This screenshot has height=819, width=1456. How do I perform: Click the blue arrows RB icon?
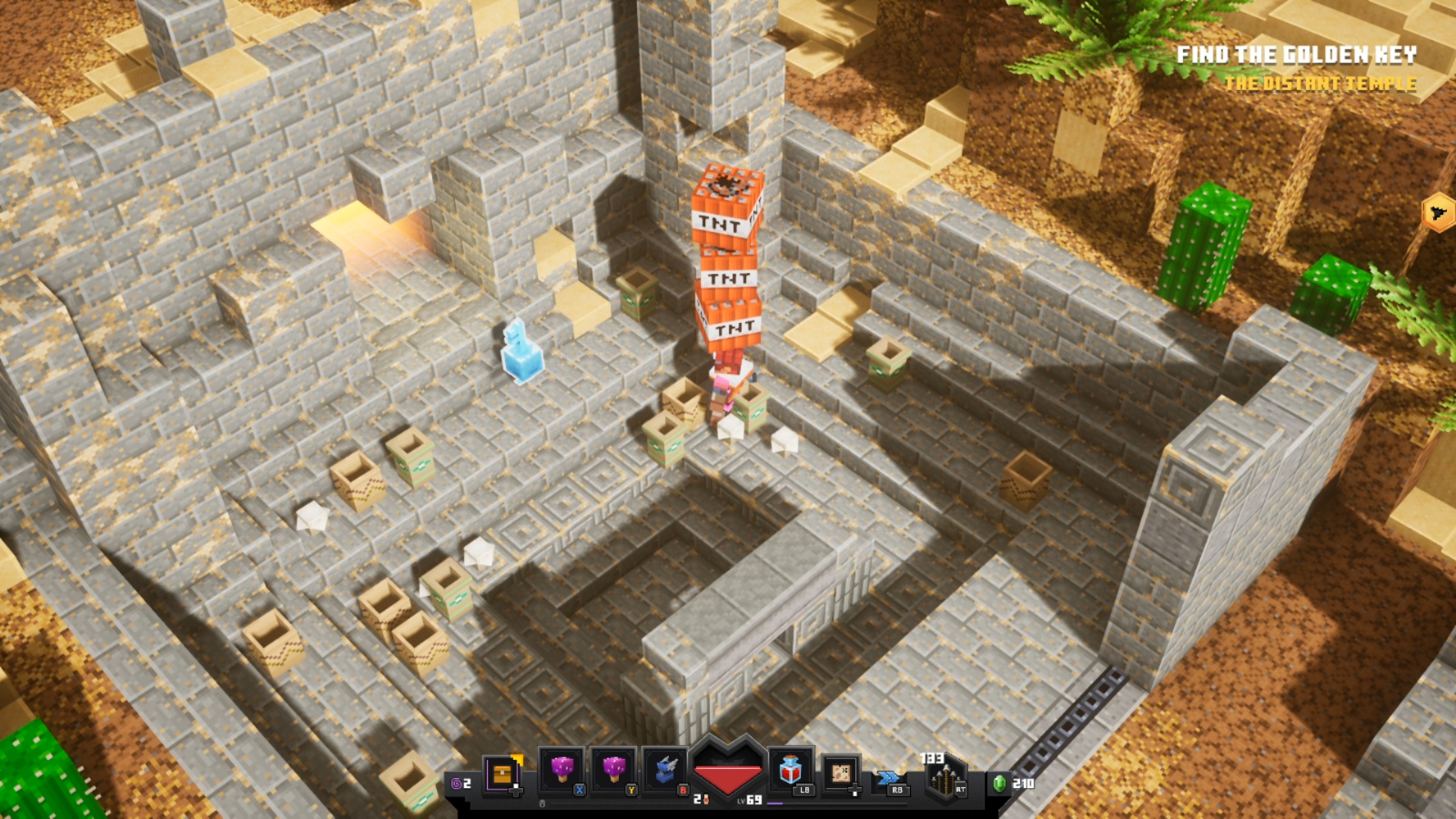[889, 775]
